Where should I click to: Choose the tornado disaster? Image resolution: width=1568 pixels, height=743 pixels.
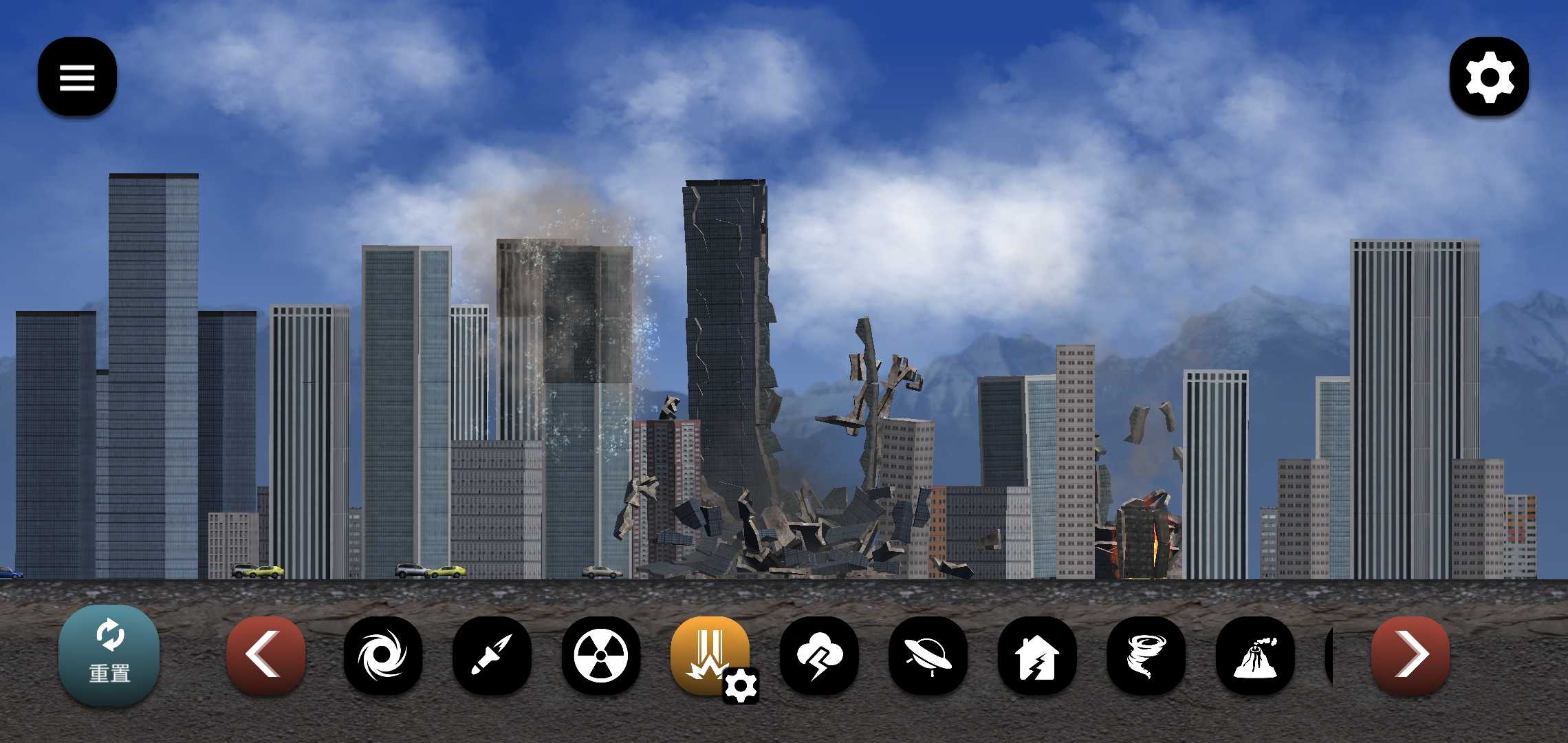pyautogui.click(x=1146, y=654)
